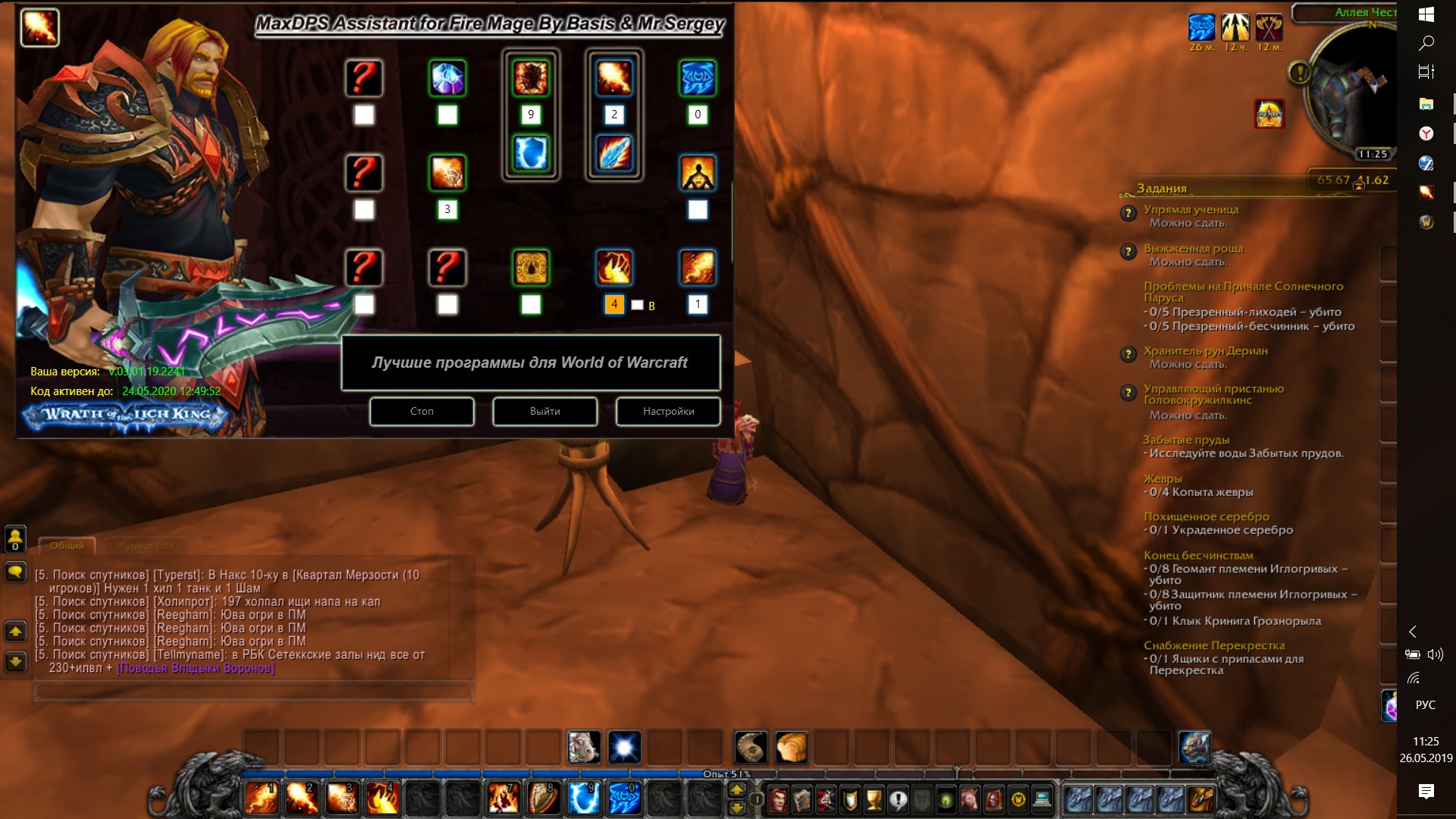Switch to the Общий chat tab

pos(67,545)
